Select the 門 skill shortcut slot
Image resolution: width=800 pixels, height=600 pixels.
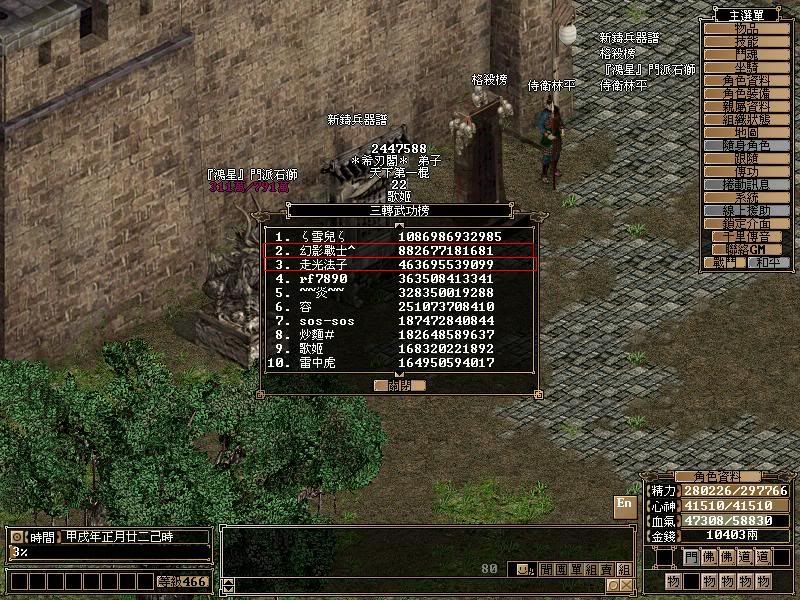coord(691,556)
